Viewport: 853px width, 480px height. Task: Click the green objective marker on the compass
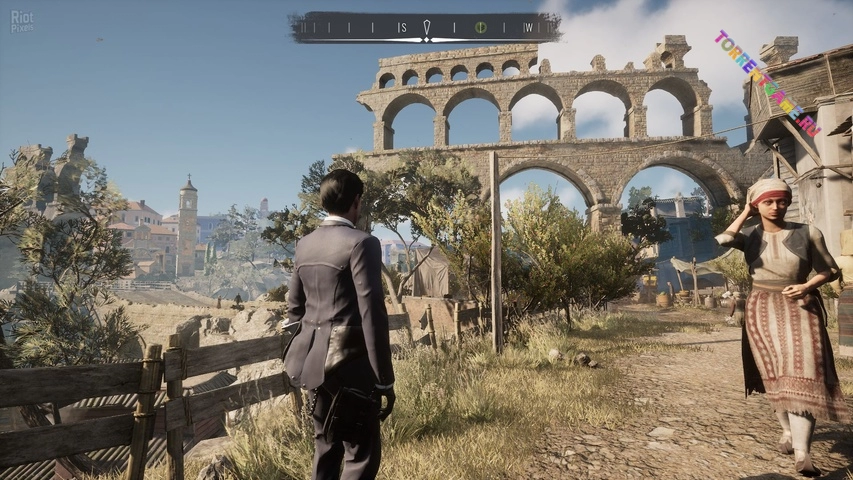[479, 27]
